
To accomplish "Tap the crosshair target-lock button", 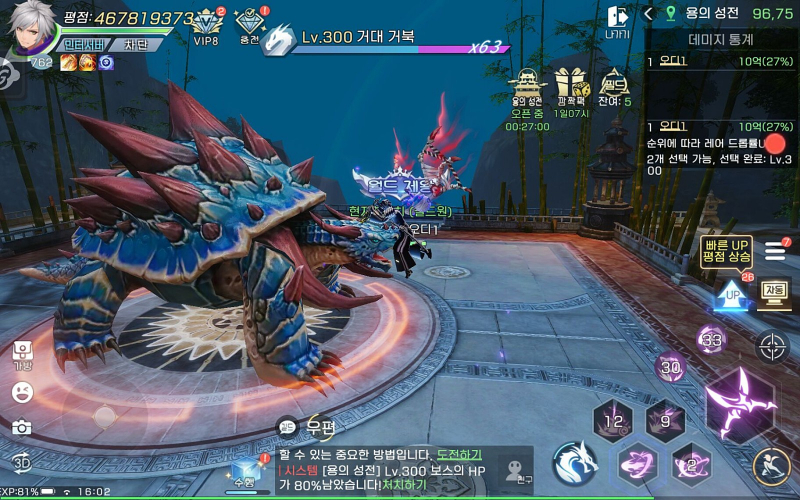I will click(772, 347).
